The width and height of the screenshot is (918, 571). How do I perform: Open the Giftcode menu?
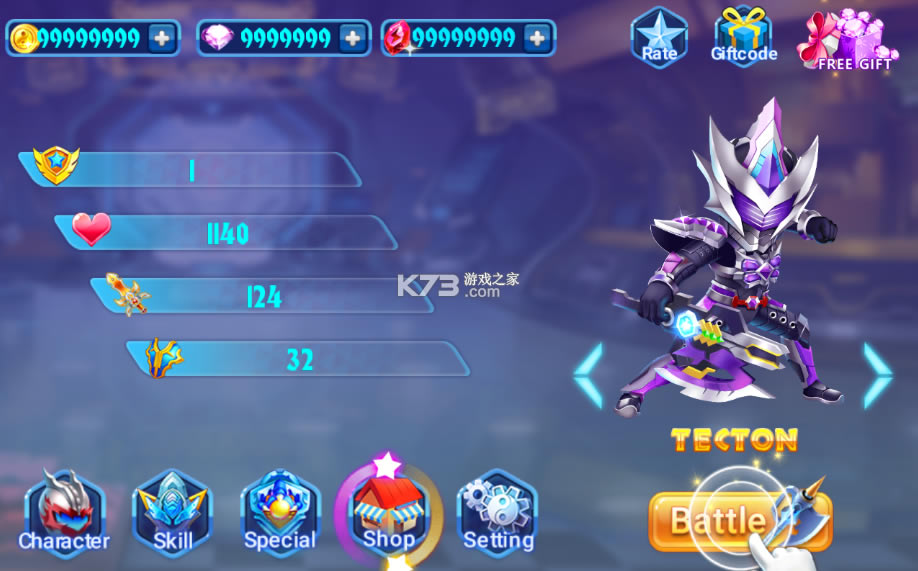(743, 37)
